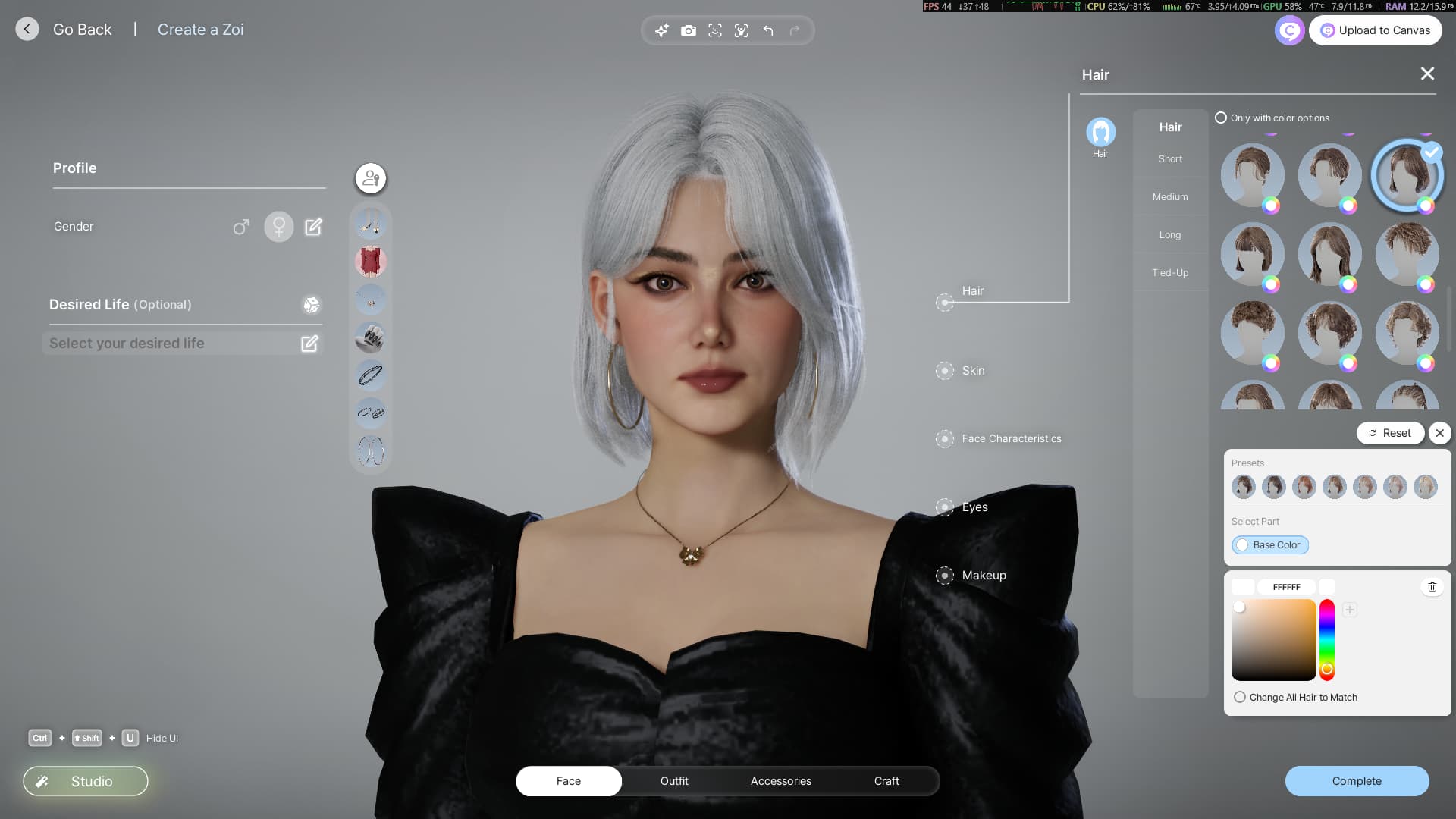Switch to the Outfit tab
The width and height of the screenshot is (1456, 819).
click(x=674, y=781)
